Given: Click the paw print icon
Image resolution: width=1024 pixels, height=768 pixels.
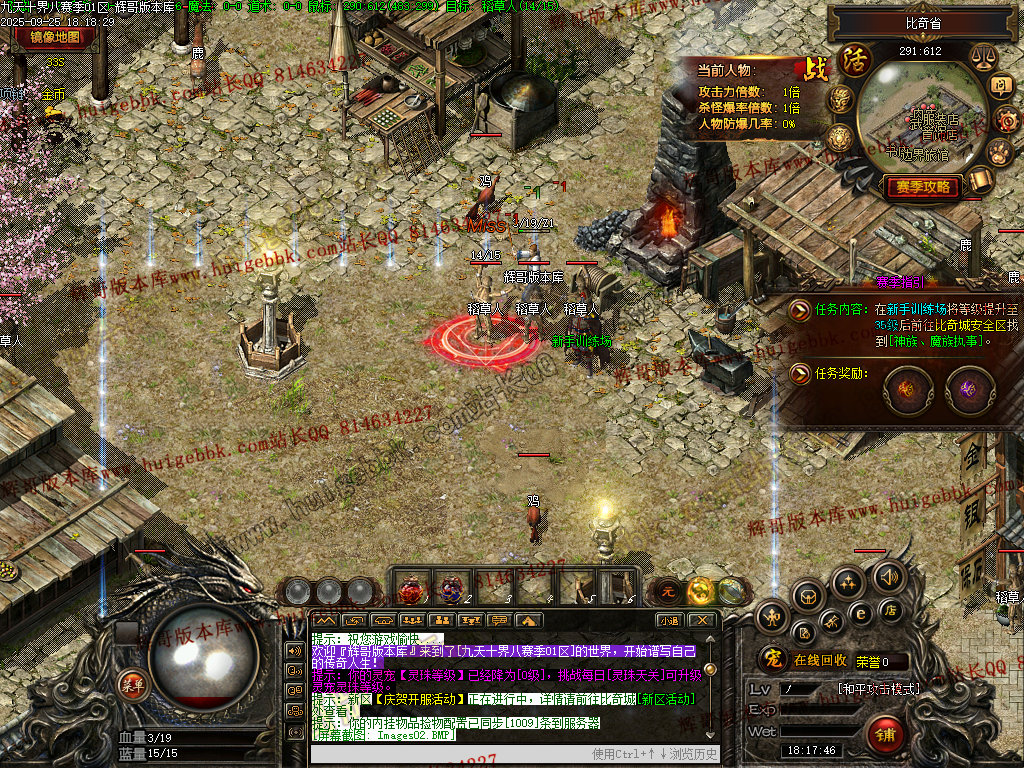Looking at the screenshot, I should tap(1000, 152).
